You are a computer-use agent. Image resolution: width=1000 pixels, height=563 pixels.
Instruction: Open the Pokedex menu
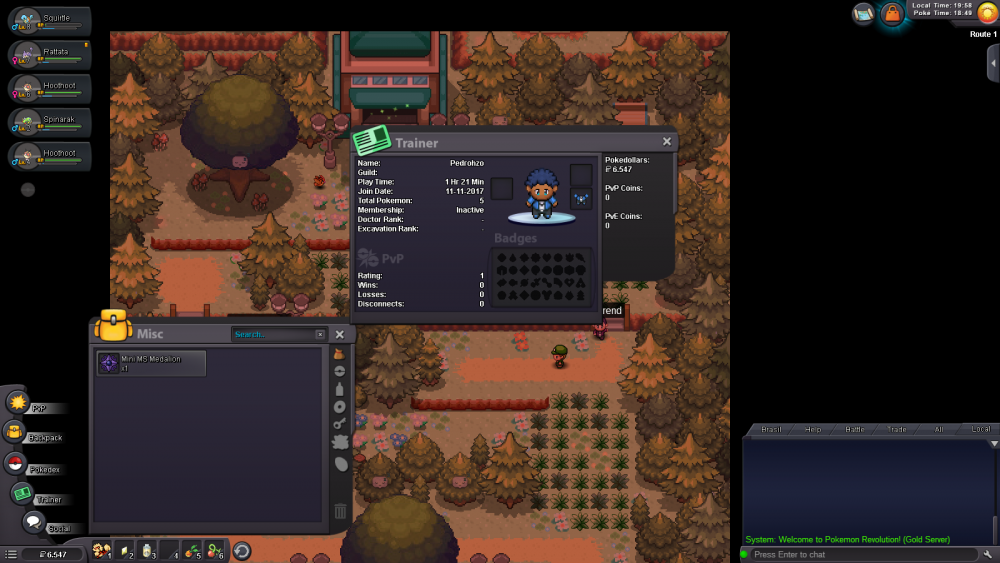coord(17,464)
